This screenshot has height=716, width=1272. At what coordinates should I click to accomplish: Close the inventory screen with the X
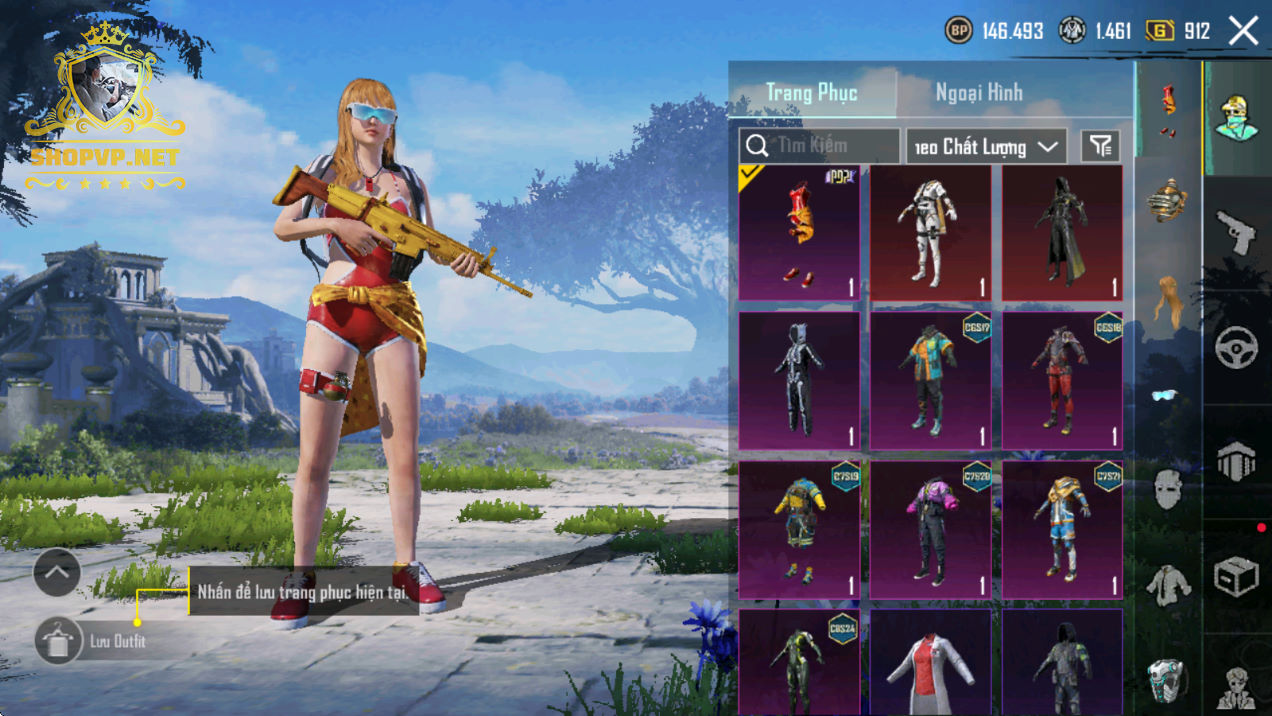point(1243,31)
